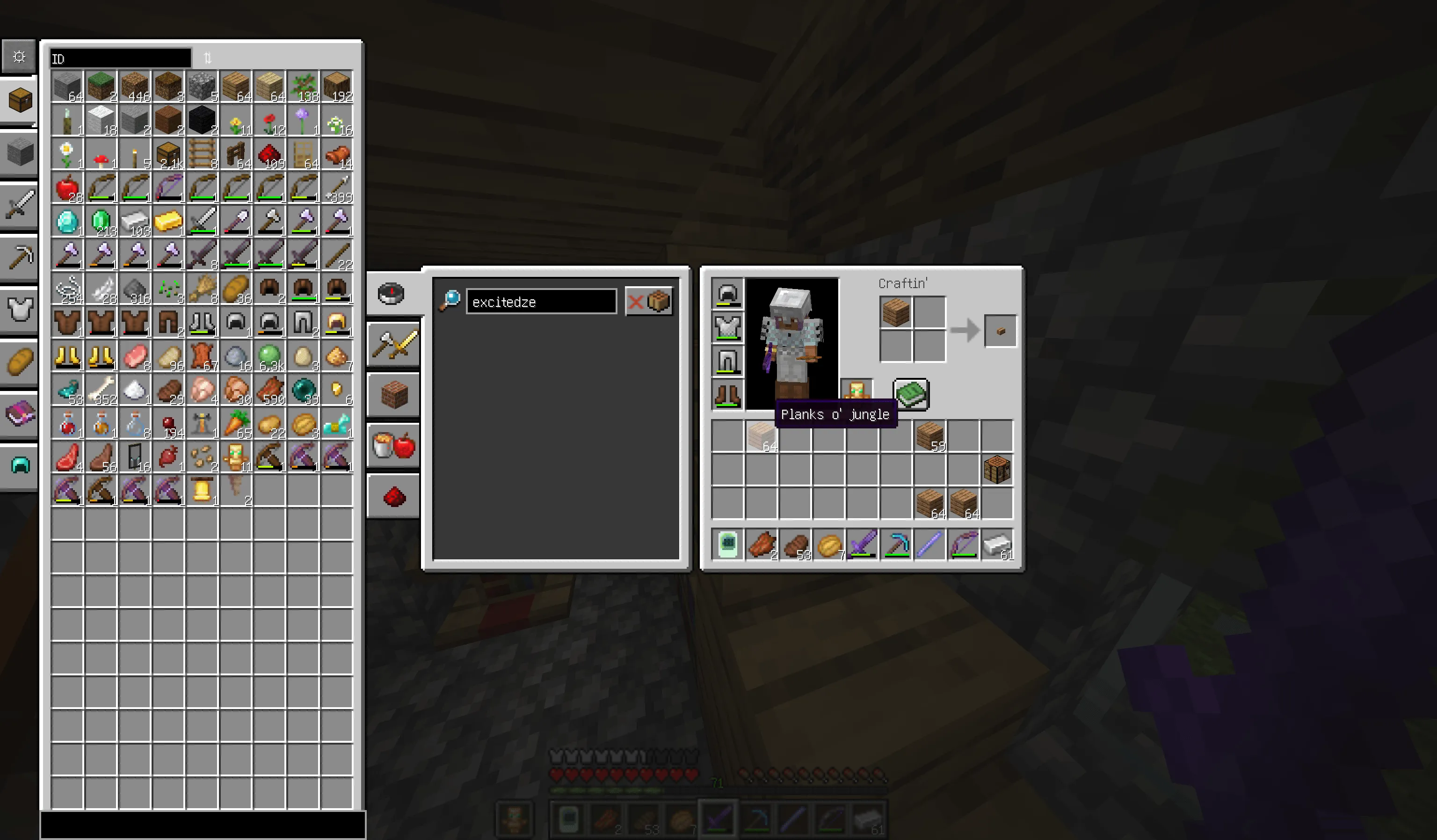Toggle the craftable-only wood block filter

(x=660, y=301)
